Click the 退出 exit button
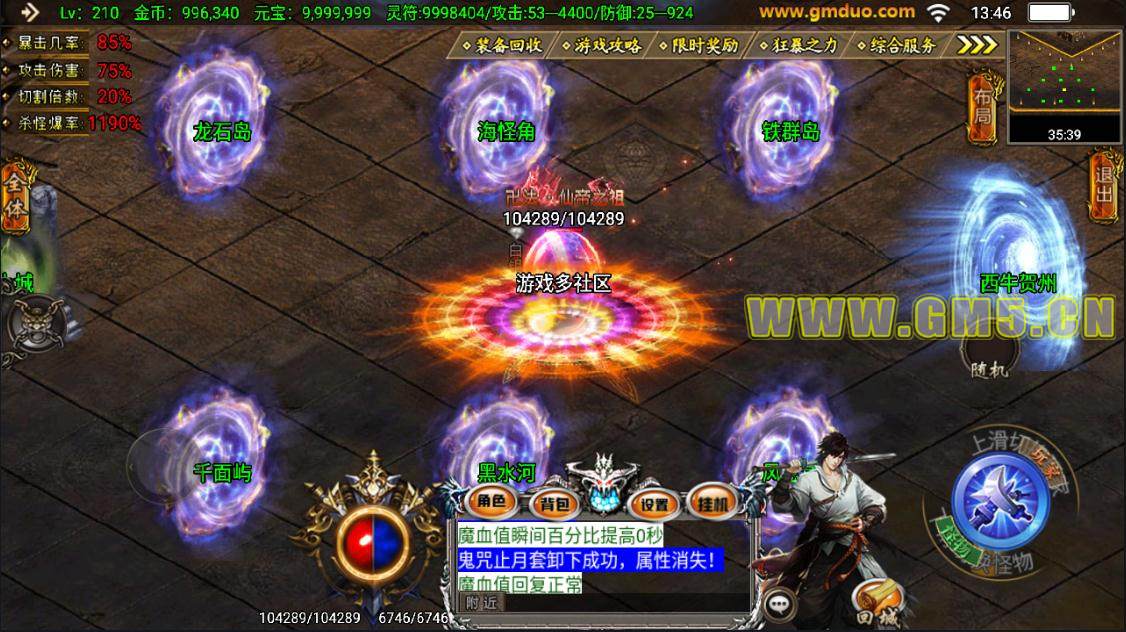 tap(1103, 182)
